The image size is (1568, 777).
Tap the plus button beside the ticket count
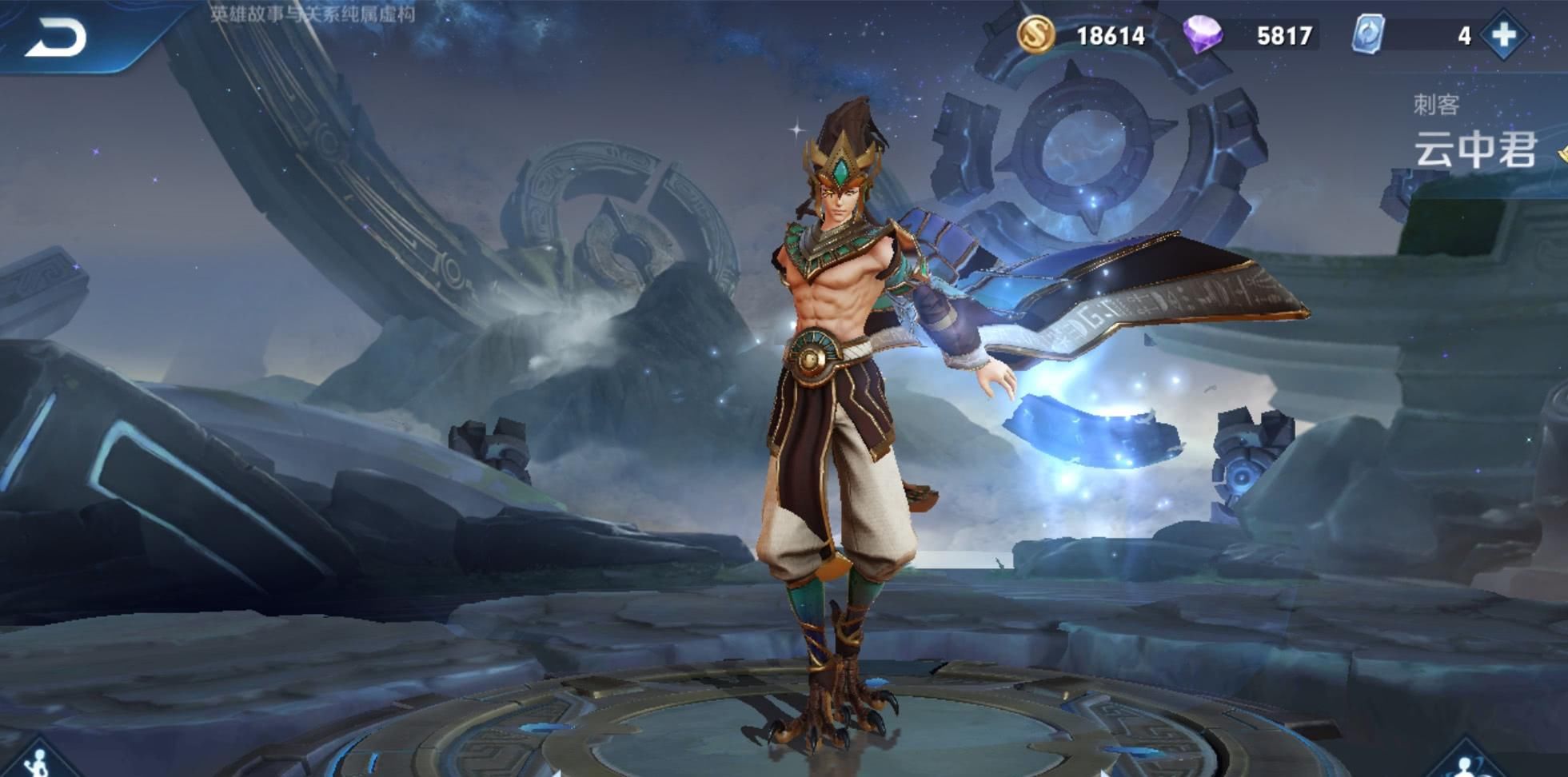coord(1503,35)
